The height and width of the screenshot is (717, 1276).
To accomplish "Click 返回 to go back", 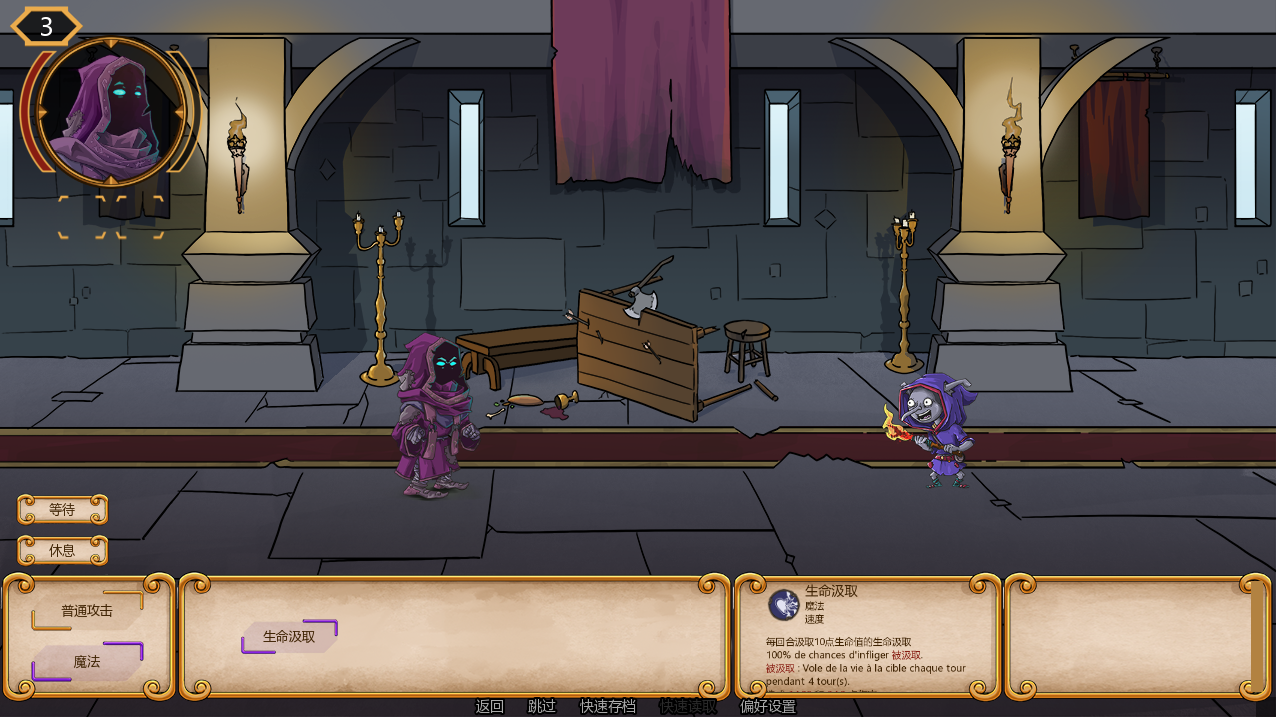I will coord(490,706).
